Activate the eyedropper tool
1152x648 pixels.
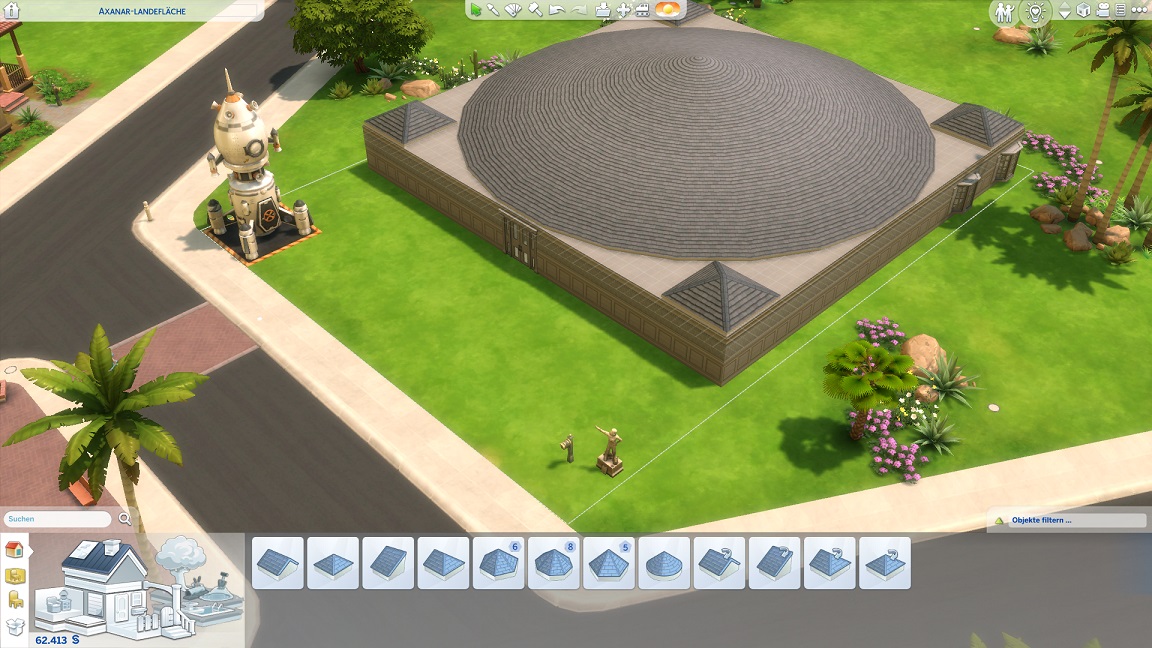coord(494,10)
